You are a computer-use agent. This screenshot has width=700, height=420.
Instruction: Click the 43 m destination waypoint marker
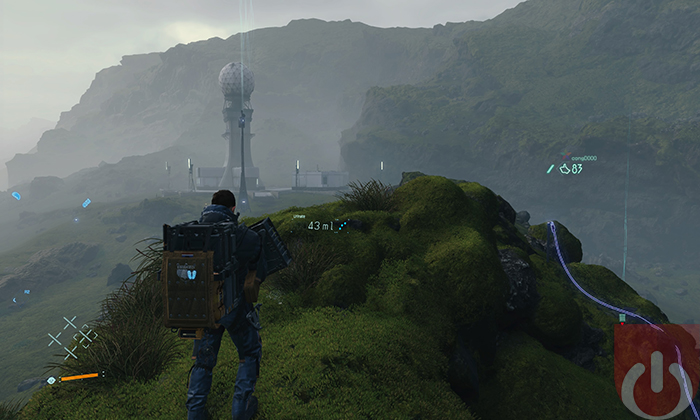click(x=326, y=226)
